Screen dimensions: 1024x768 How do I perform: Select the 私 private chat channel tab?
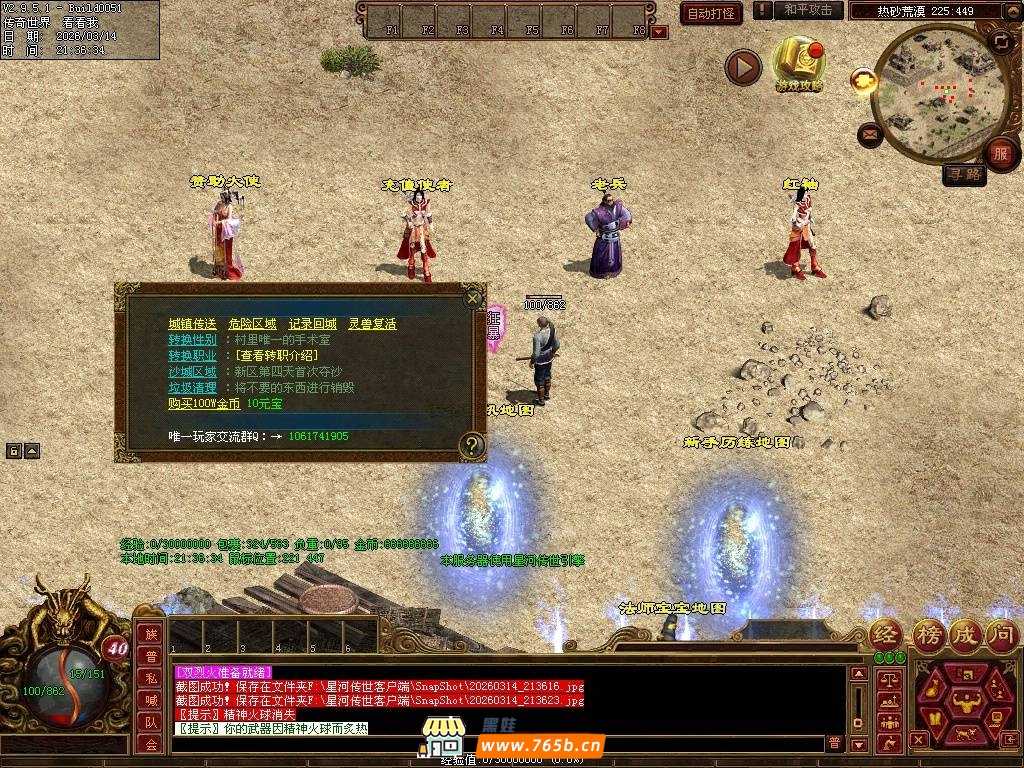pyautogui.click(x=150, y=678)
